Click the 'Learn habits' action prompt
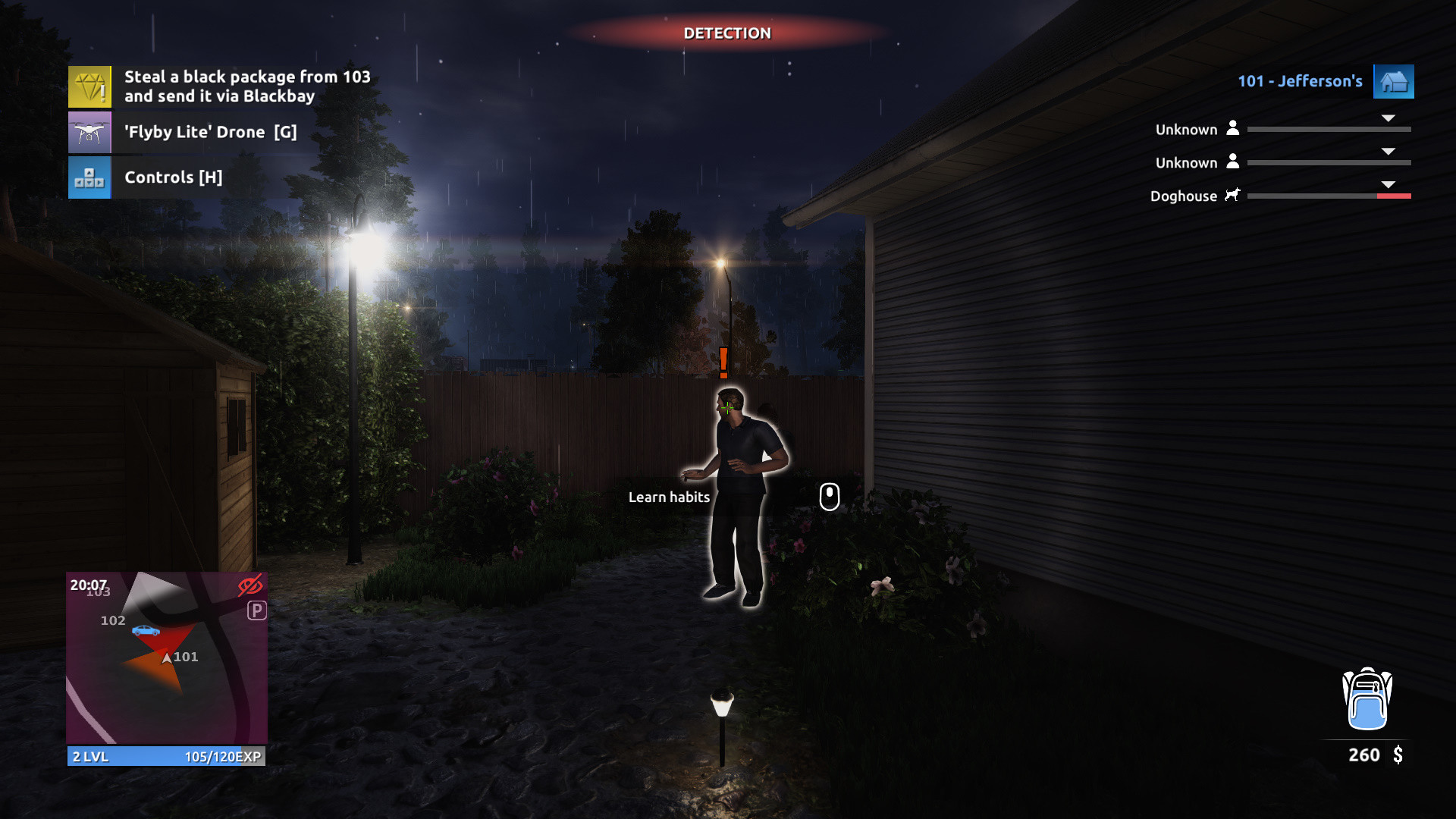The image size is (1456, 819). [670, 497]
